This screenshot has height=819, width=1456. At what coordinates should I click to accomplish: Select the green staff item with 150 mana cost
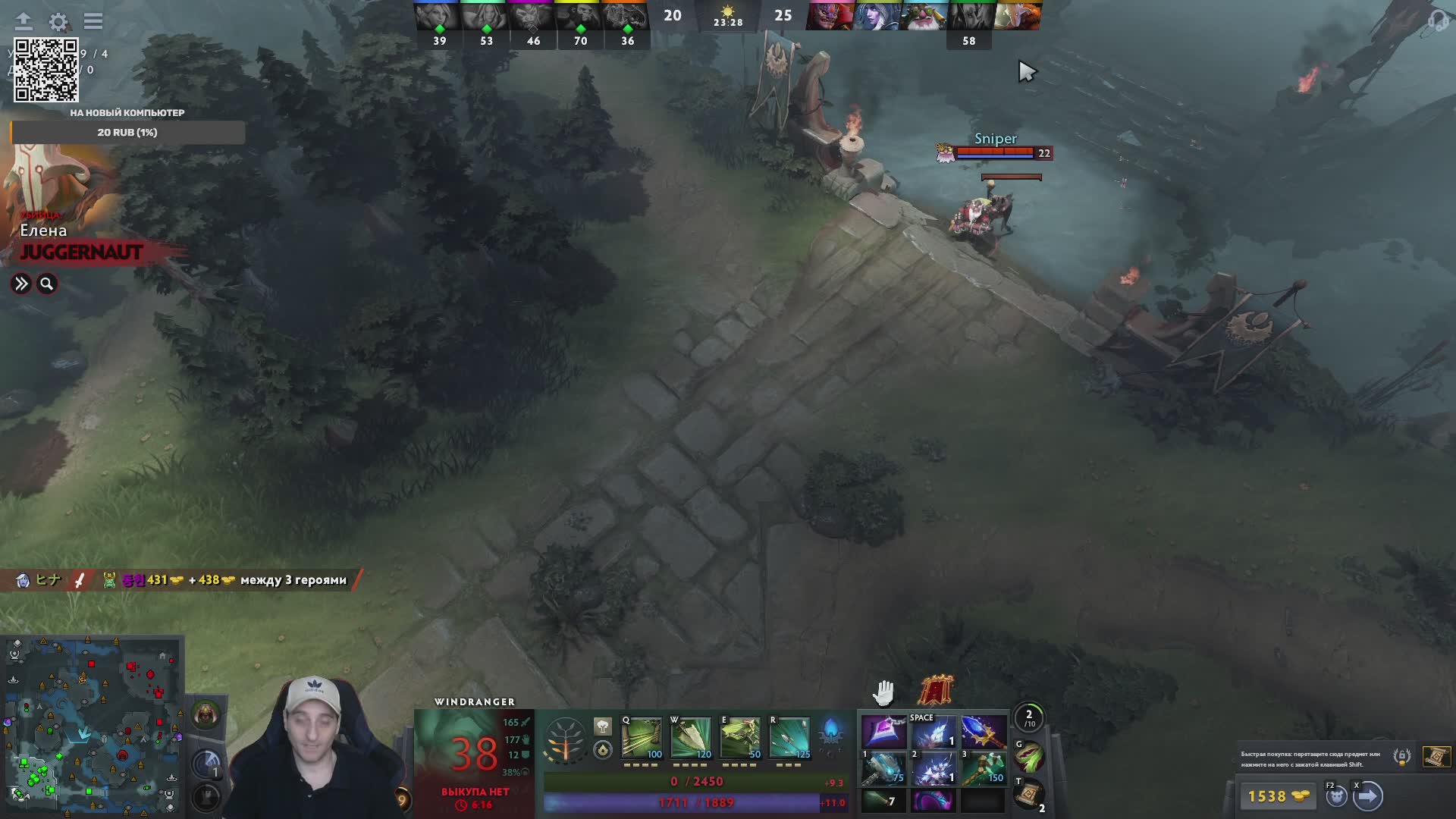pos(984,767)
